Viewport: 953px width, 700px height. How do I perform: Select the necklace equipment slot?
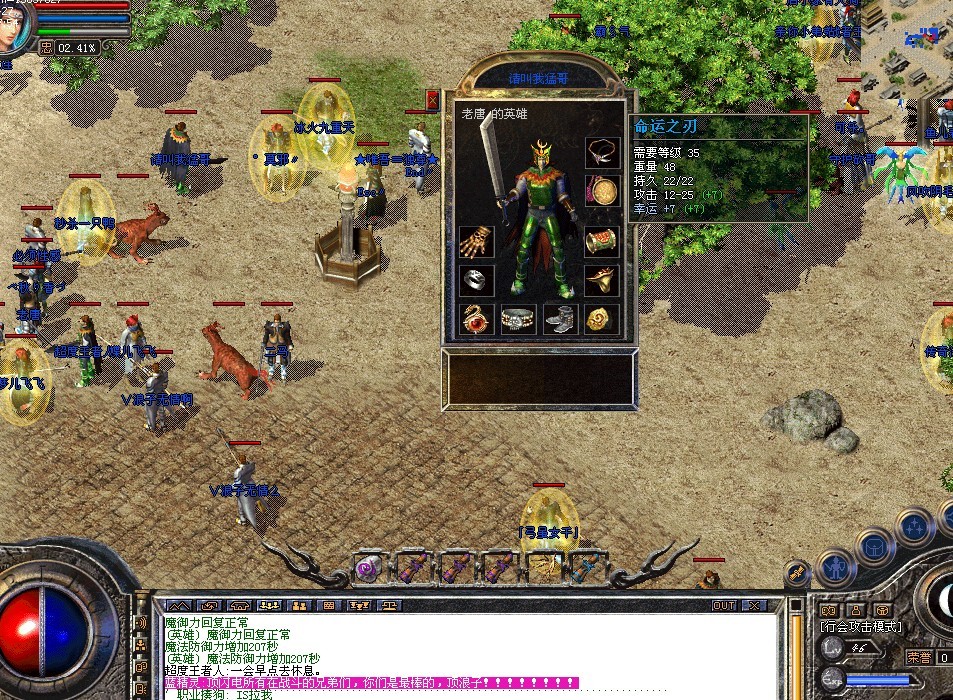[602, 152]
